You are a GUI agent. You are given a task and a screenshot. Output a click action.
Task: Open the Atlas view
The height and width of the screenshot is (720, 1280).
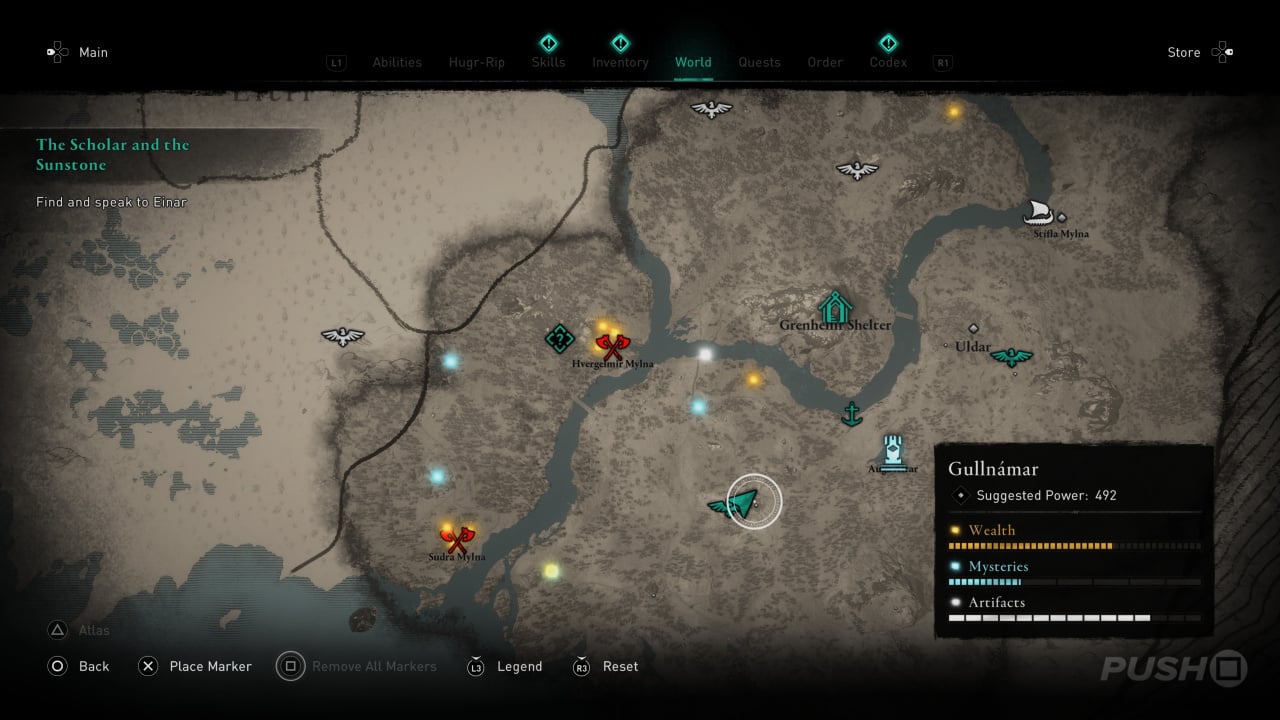point(94,630)
